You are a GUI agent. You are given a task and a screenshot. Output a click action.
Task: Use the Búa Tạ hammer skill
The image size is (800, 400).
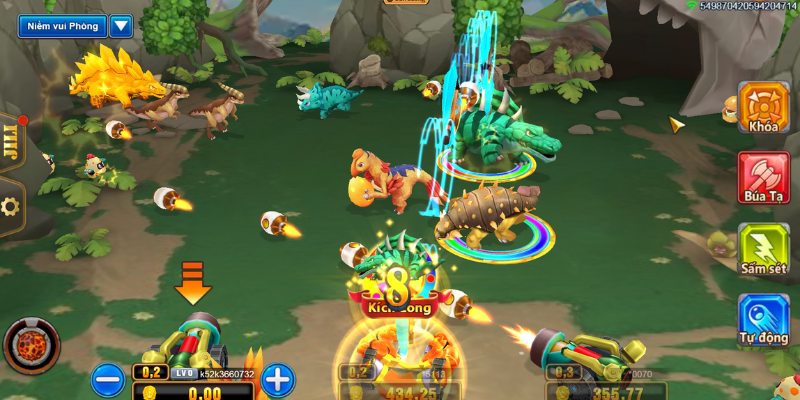[x=763, y=178]
